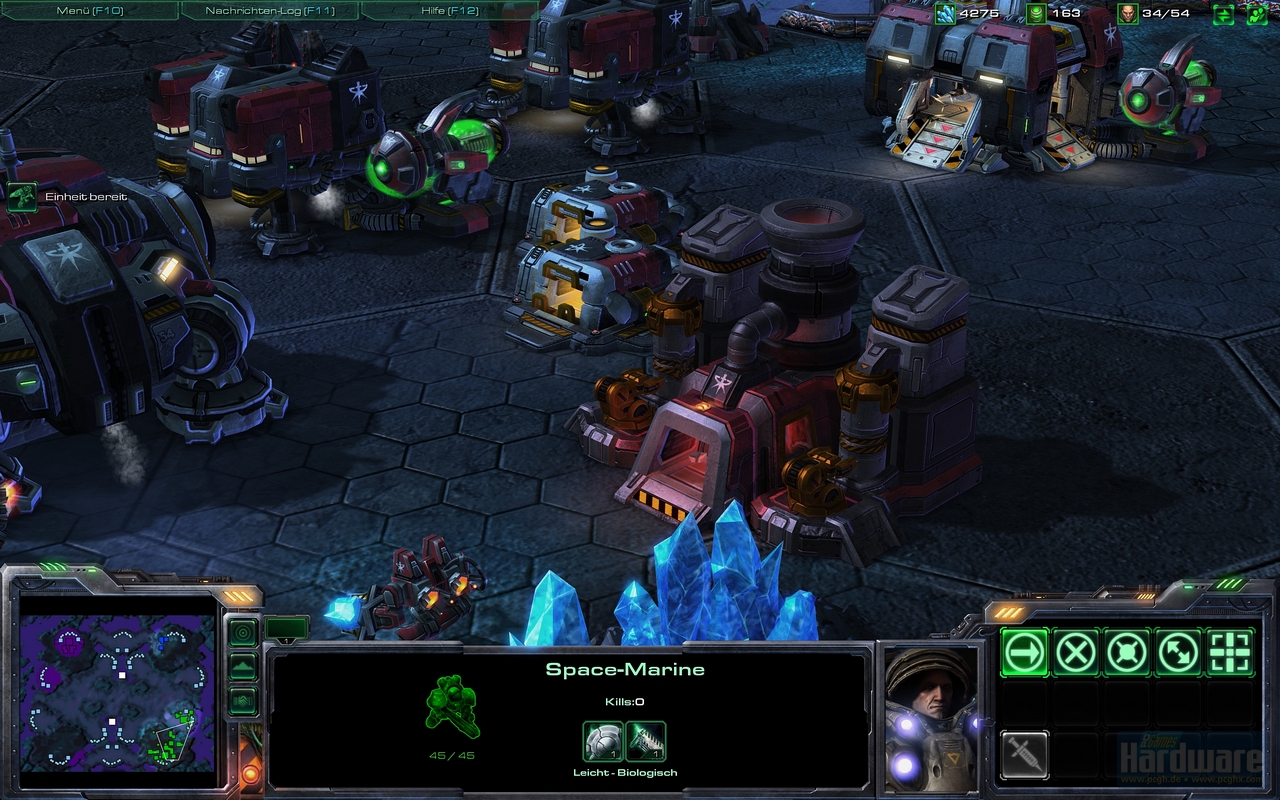
Task: Click the infantry armor upgrade icon
Action: pos(603,742)
